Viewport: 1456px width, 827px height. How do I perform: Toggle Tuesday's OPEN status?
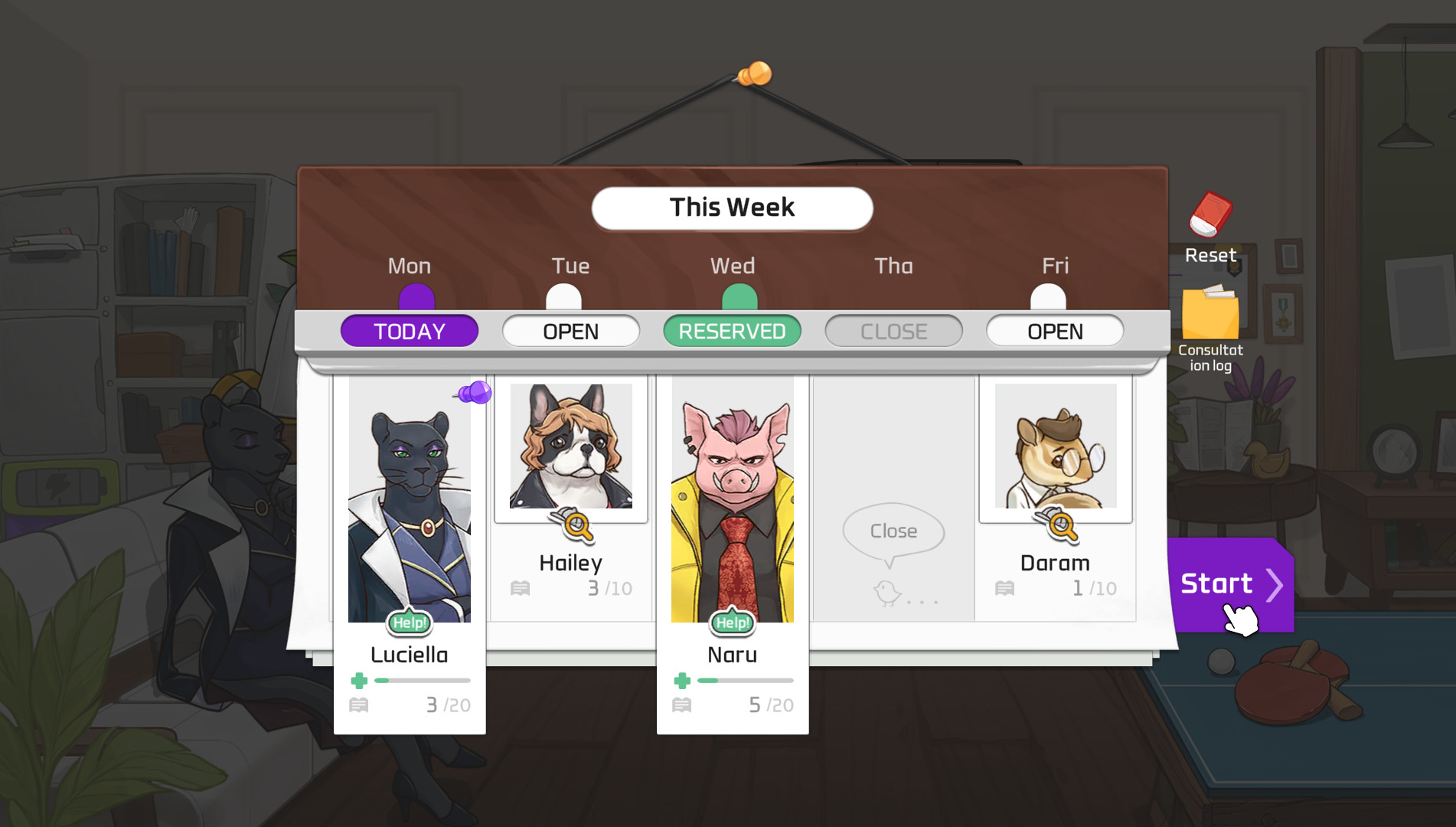click(570, 331)
